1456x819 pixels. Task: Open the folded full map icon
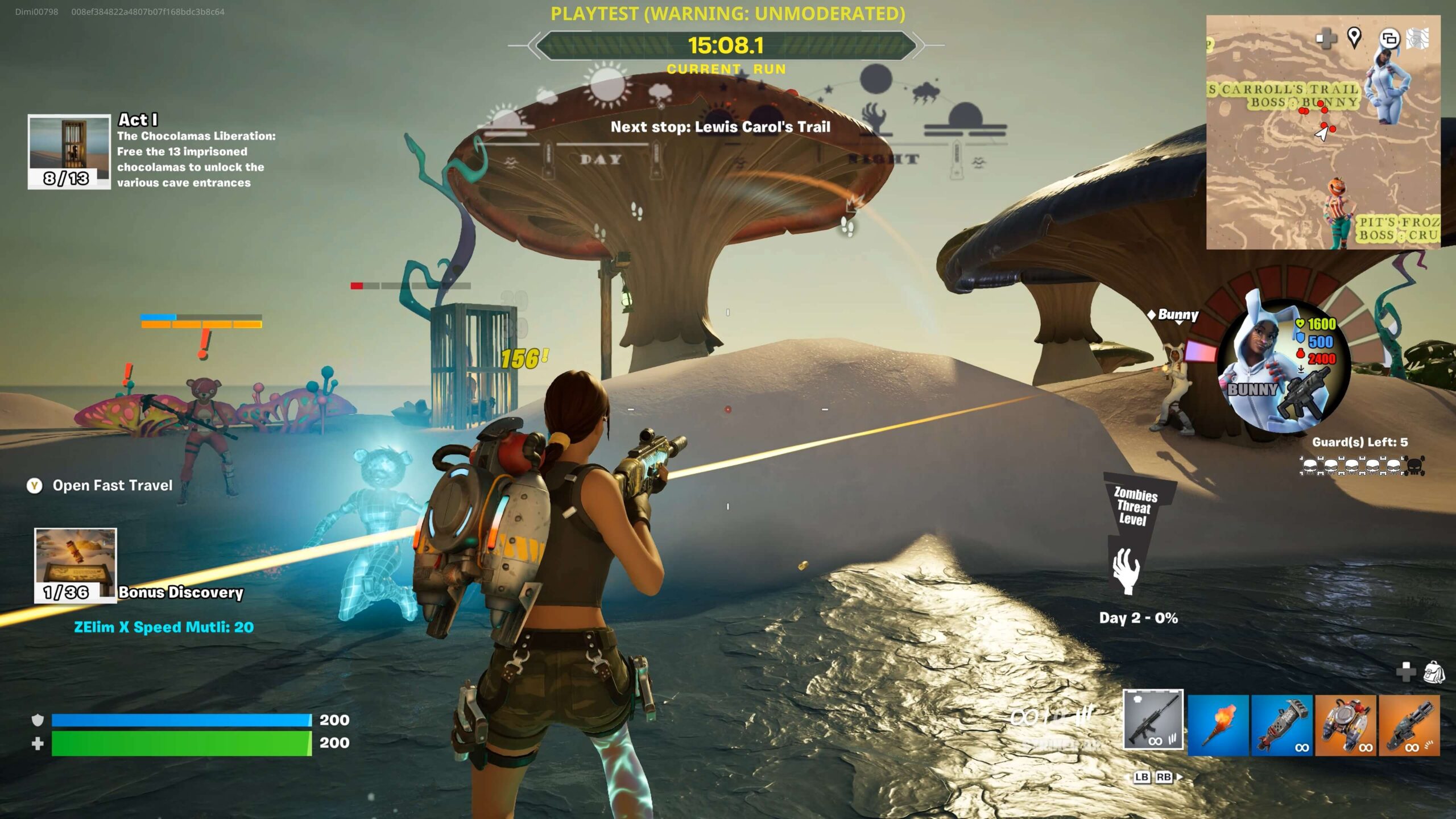(1417, 39)
